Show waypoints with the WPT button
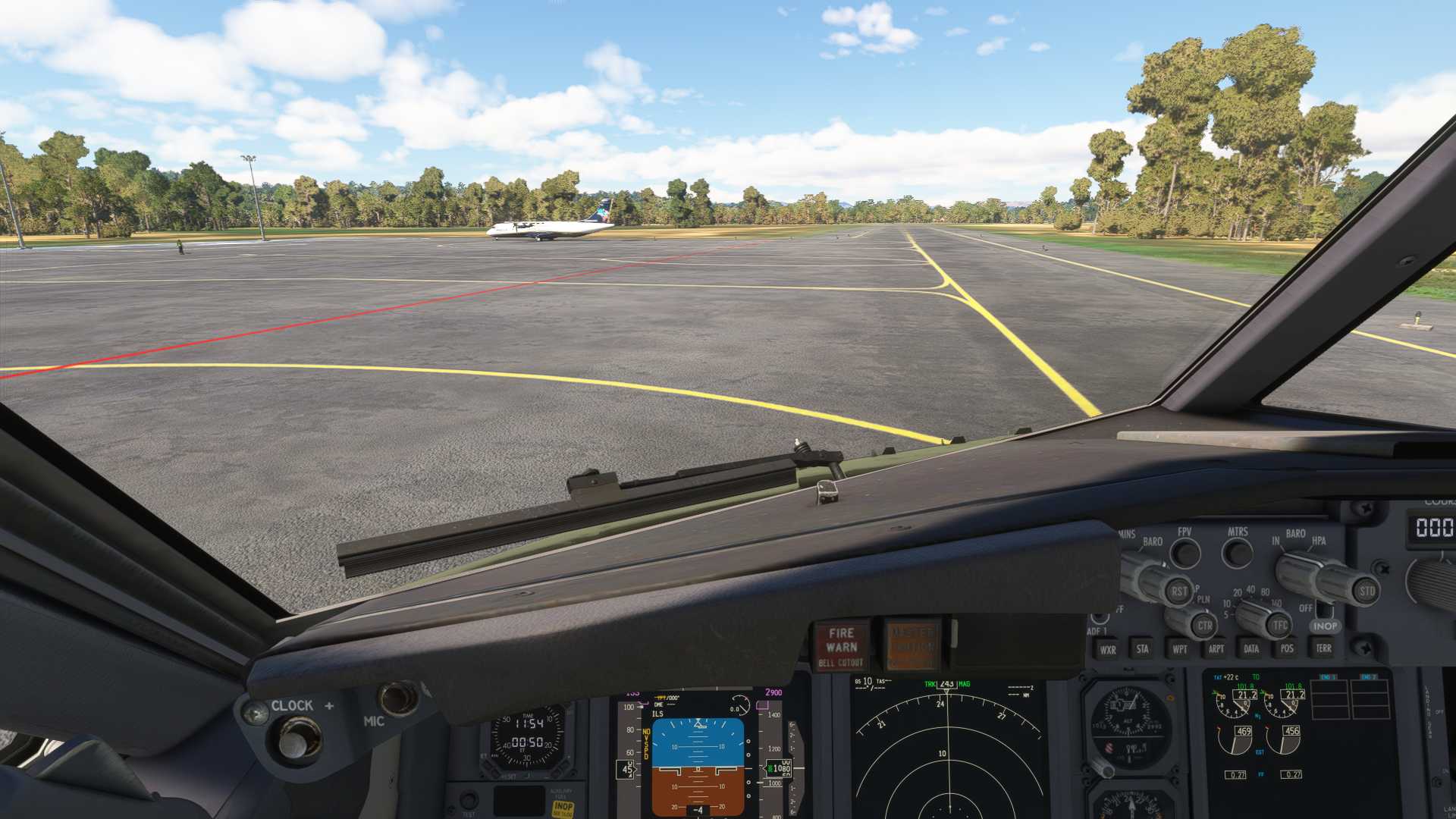The image size is (1456, 819). point(1180,649)
